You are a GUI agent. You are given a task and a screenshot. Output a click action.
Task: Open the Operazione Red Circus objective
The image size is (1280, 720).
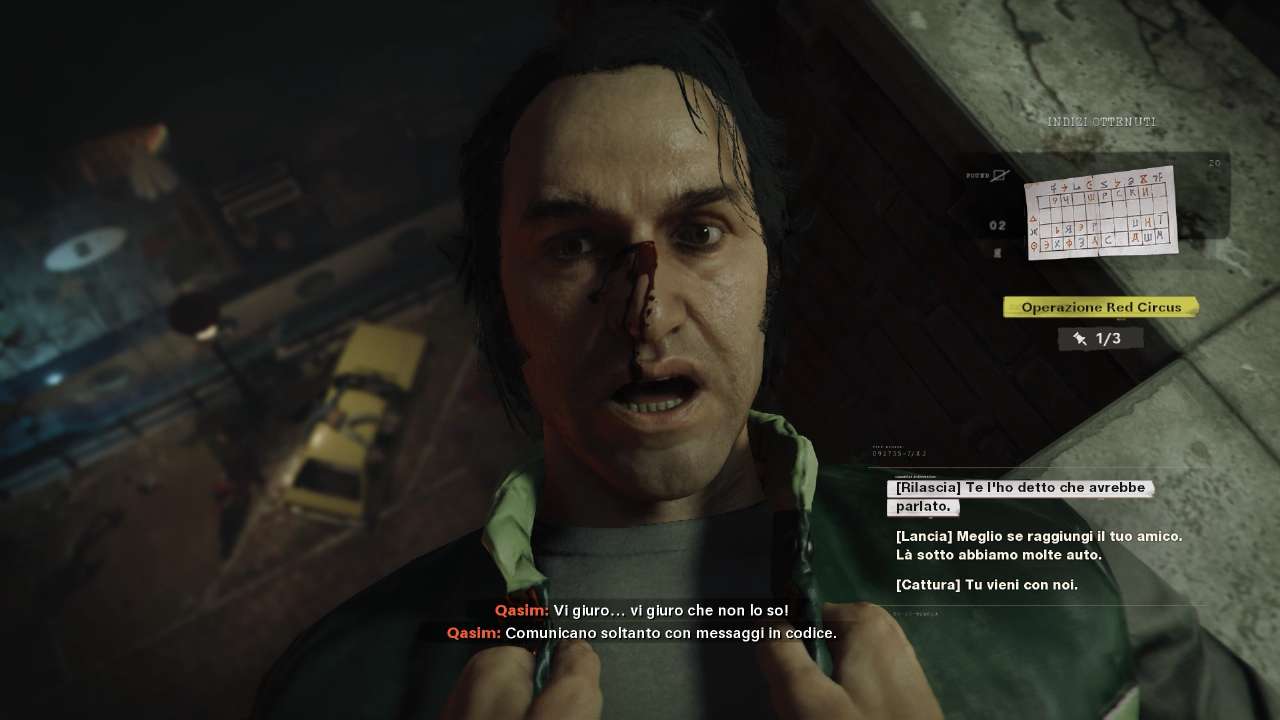tap(1100, 307)
